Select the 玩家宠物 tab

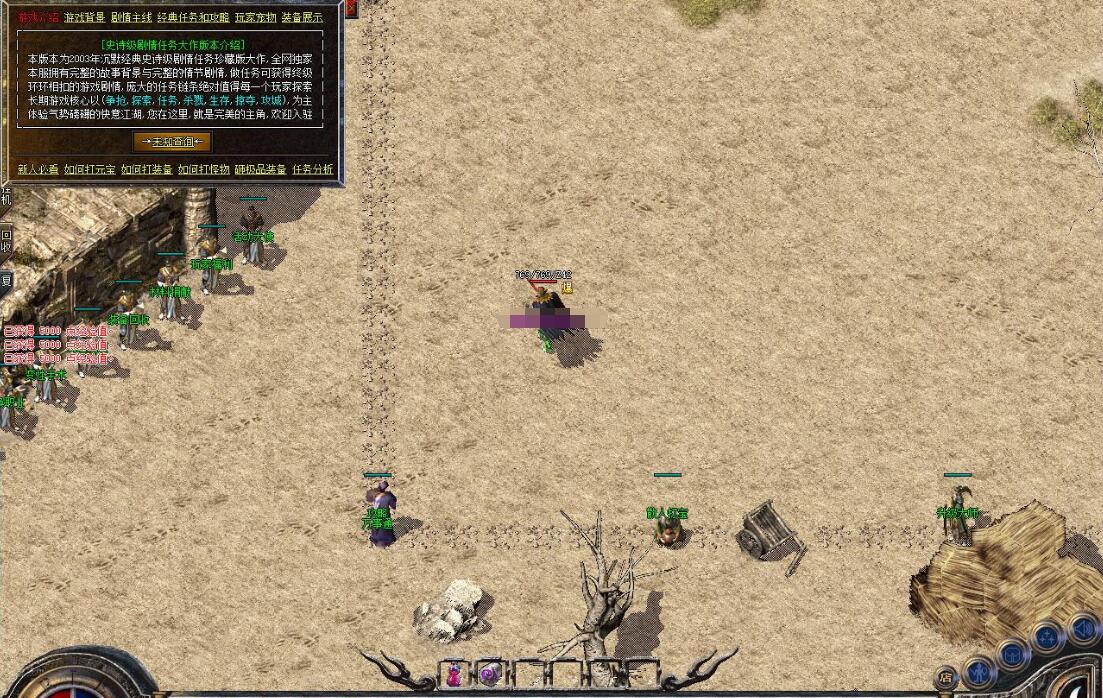[255, 18]
